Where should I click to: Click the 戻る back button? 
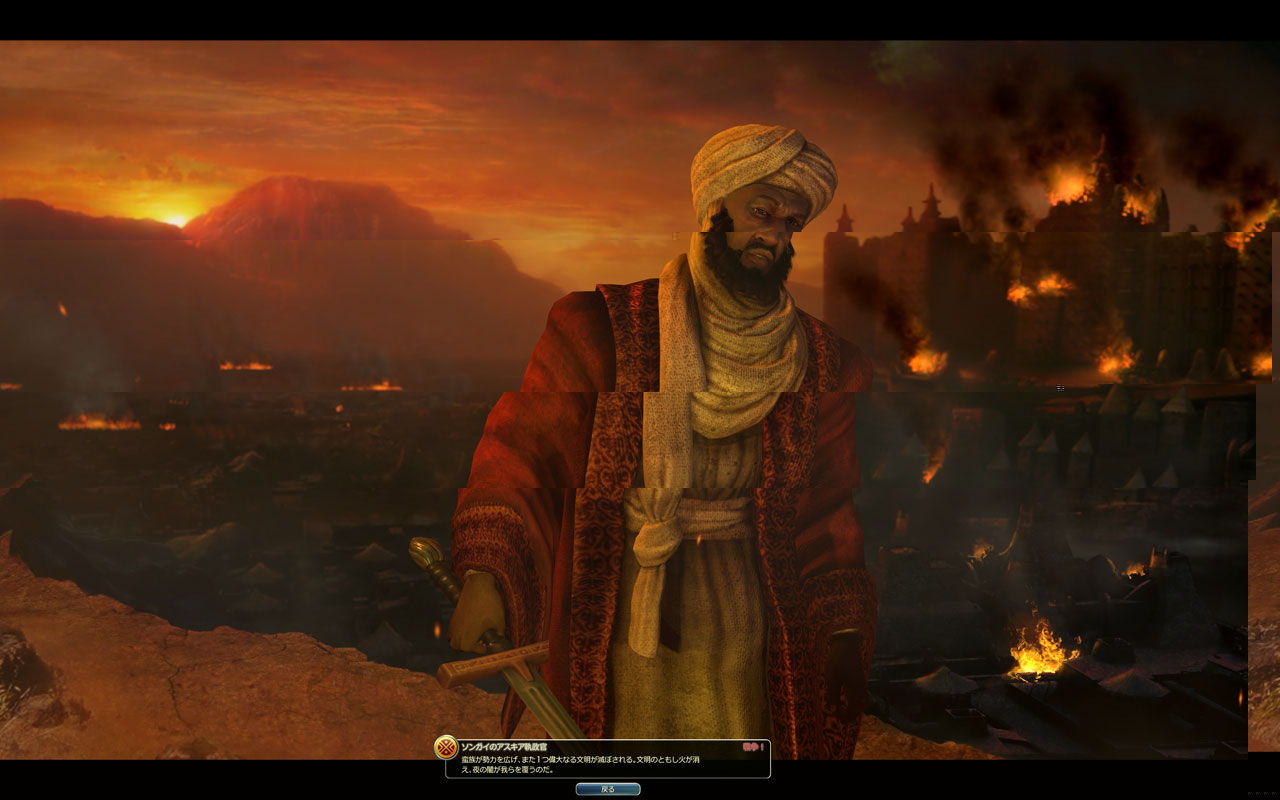(x=608, y=789)
